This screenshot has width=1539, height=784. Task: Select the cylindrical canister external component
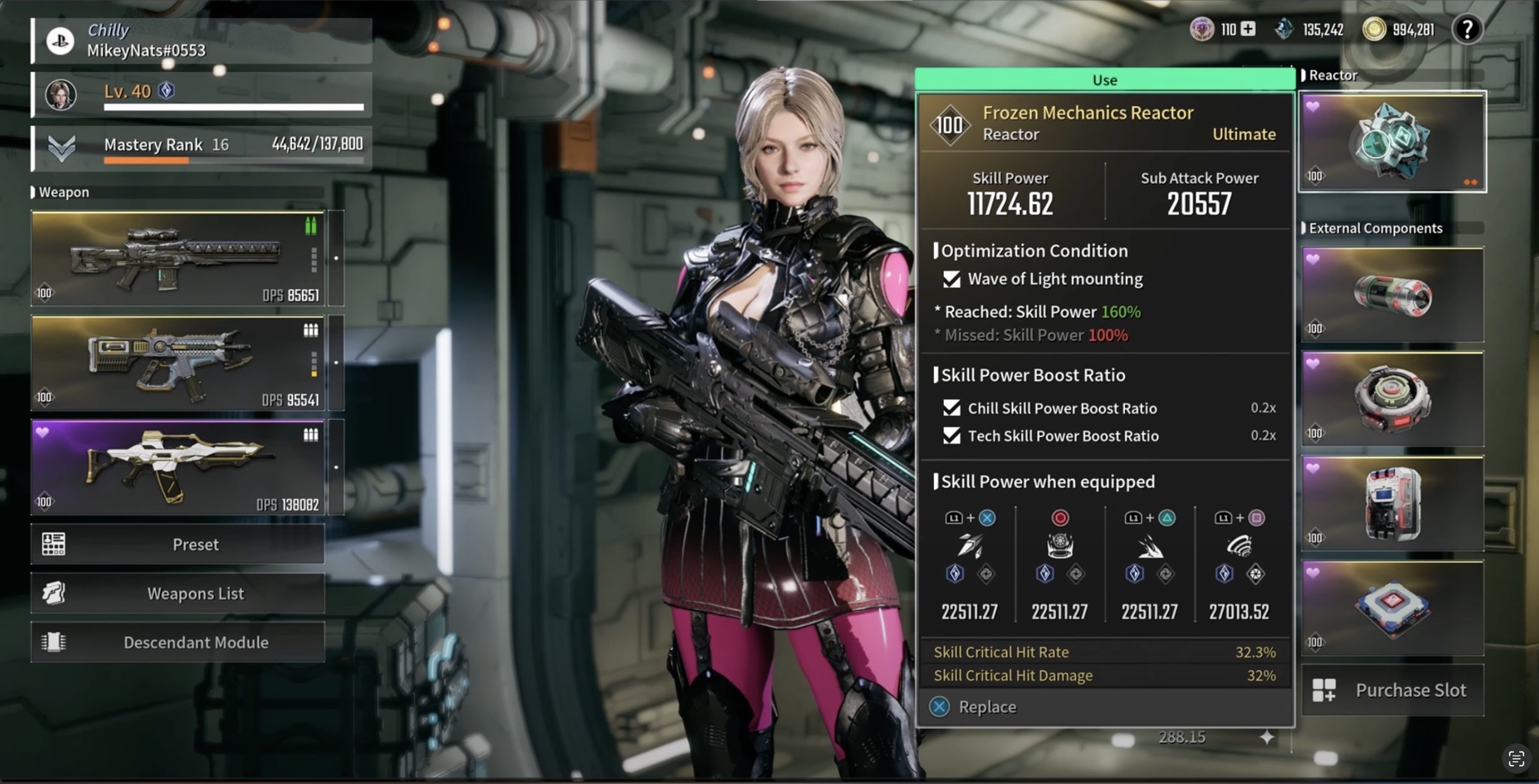coord(1392,295)
